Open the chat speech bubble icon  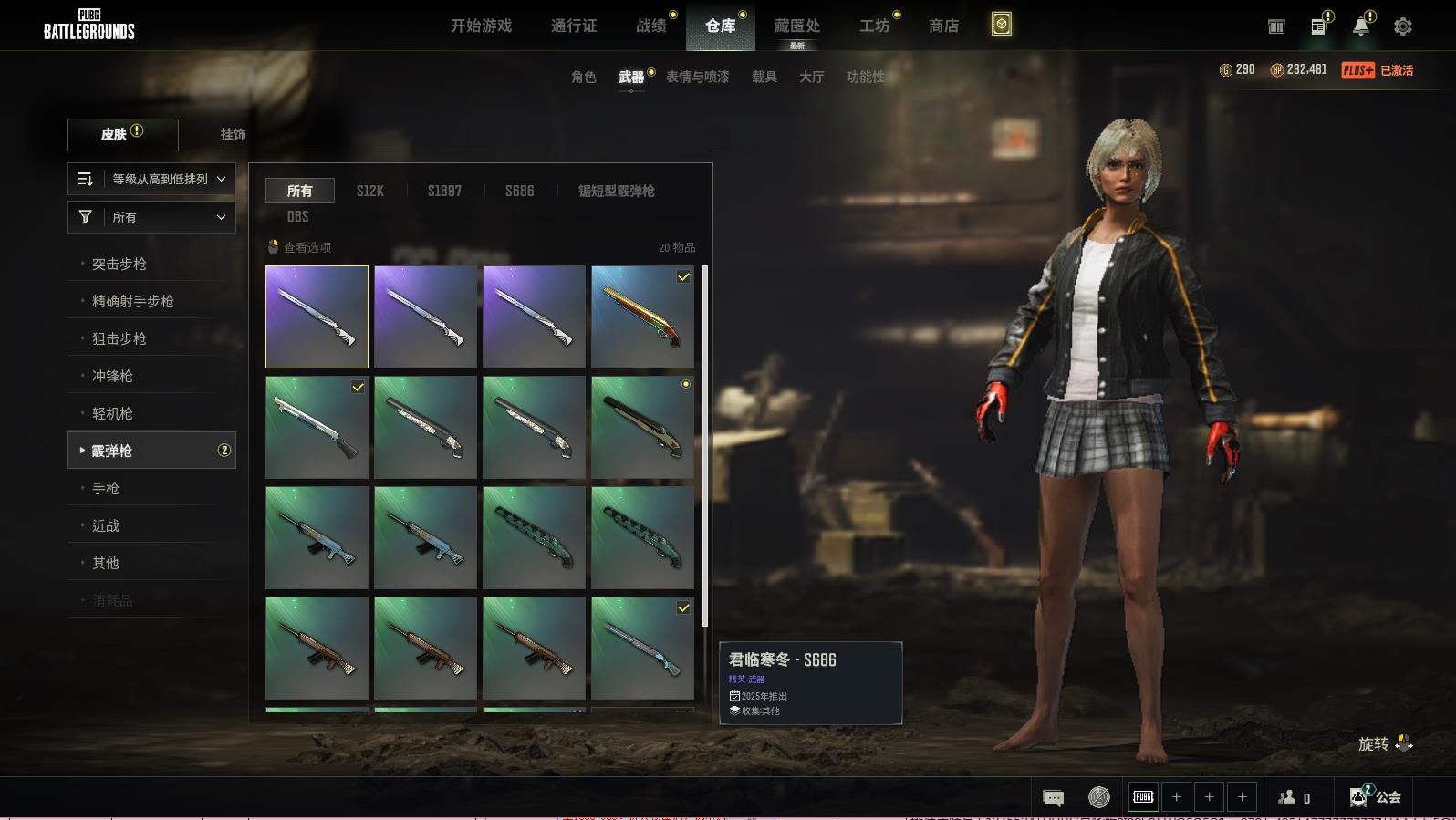pos(1053,798)
